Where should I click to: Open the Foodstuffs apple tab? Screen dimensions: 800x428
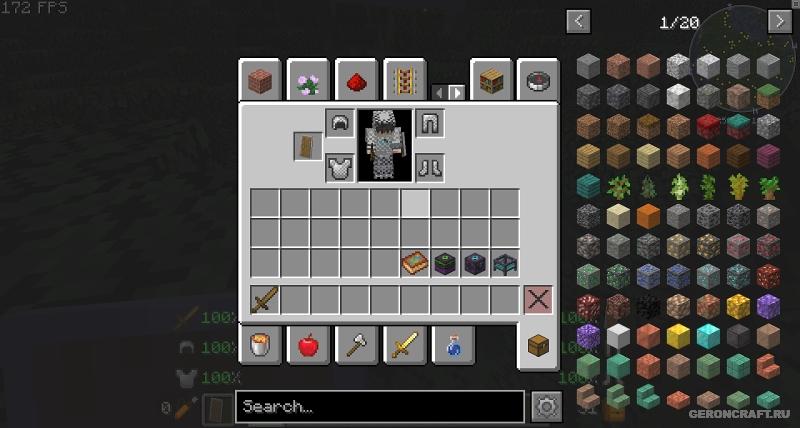307,345
